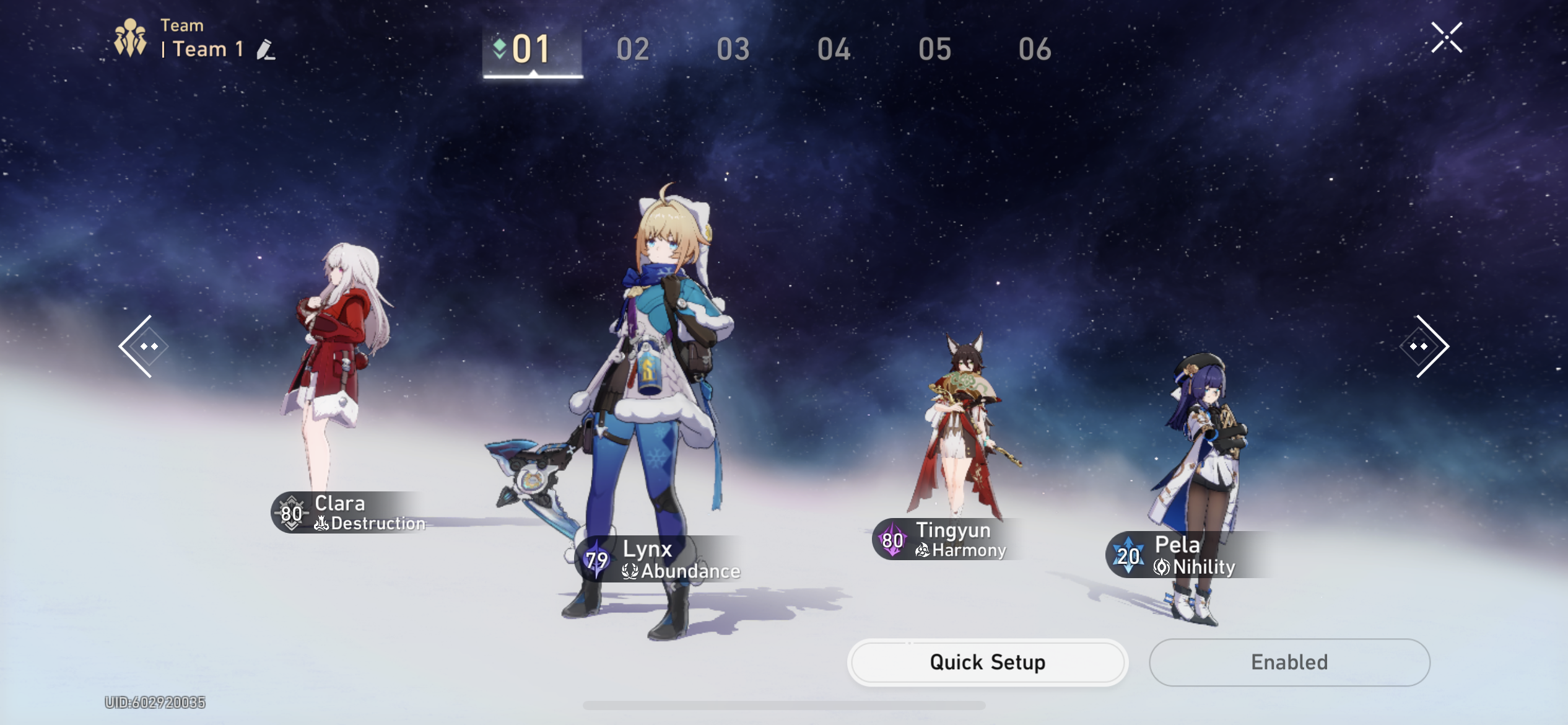Click the Nihility path icon next to Pela
1568x725 pixels.
click(1163, 565)
